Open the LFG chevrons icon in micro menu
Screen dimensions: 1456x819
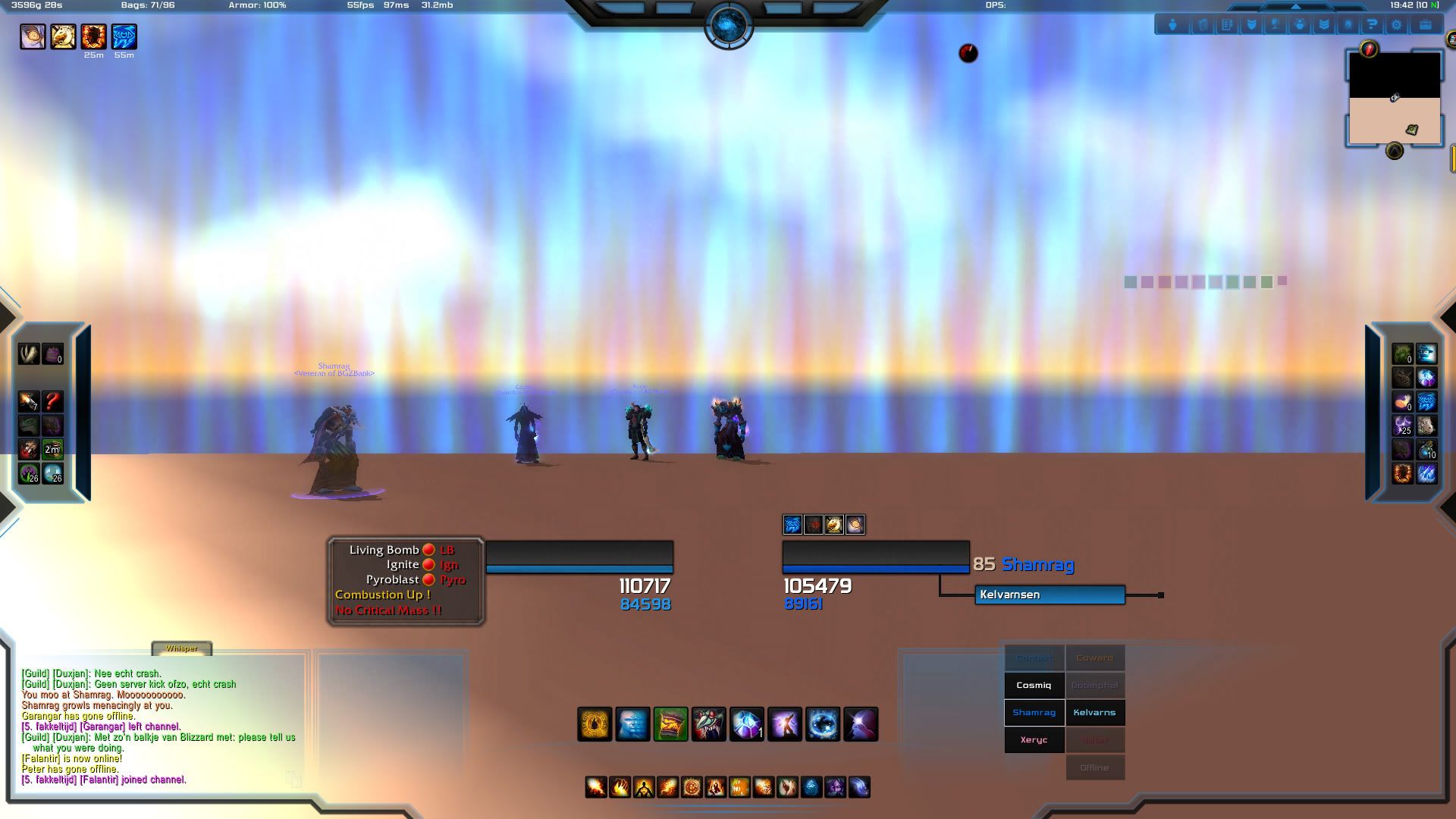point(1325,24)
